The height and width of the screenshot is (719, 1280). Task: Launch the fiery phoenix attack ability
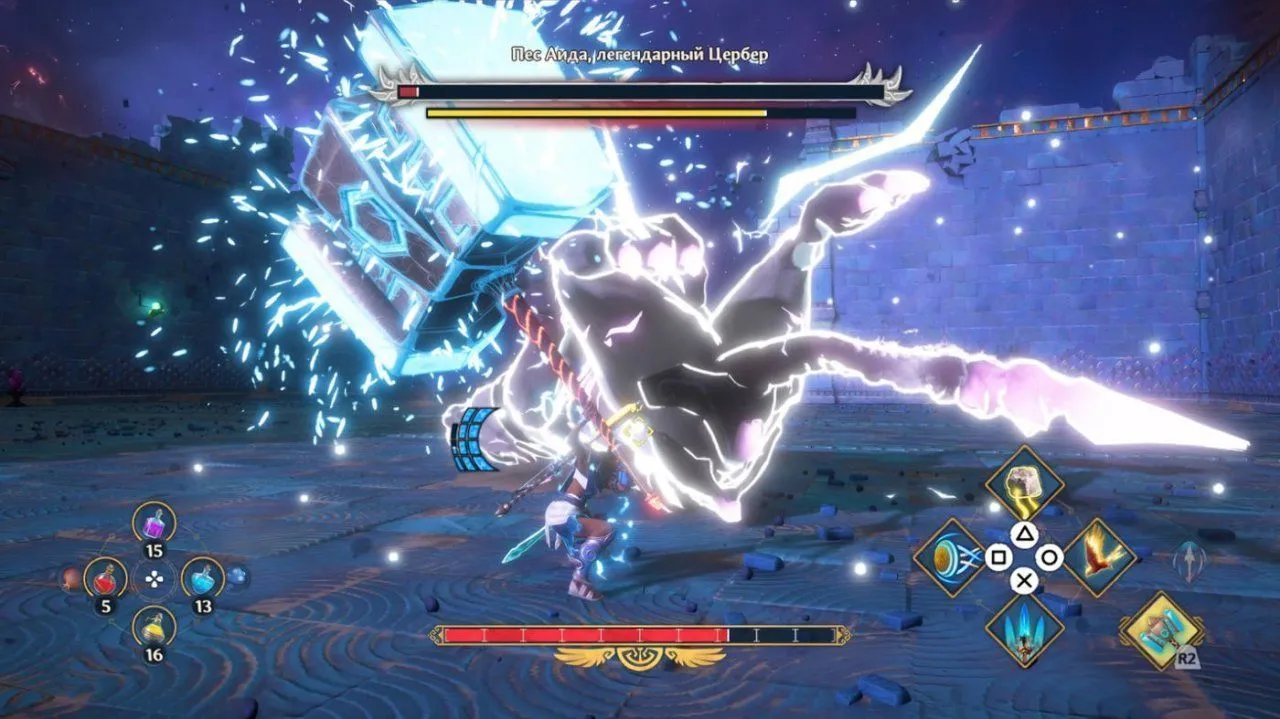(x=1098, y=556)
